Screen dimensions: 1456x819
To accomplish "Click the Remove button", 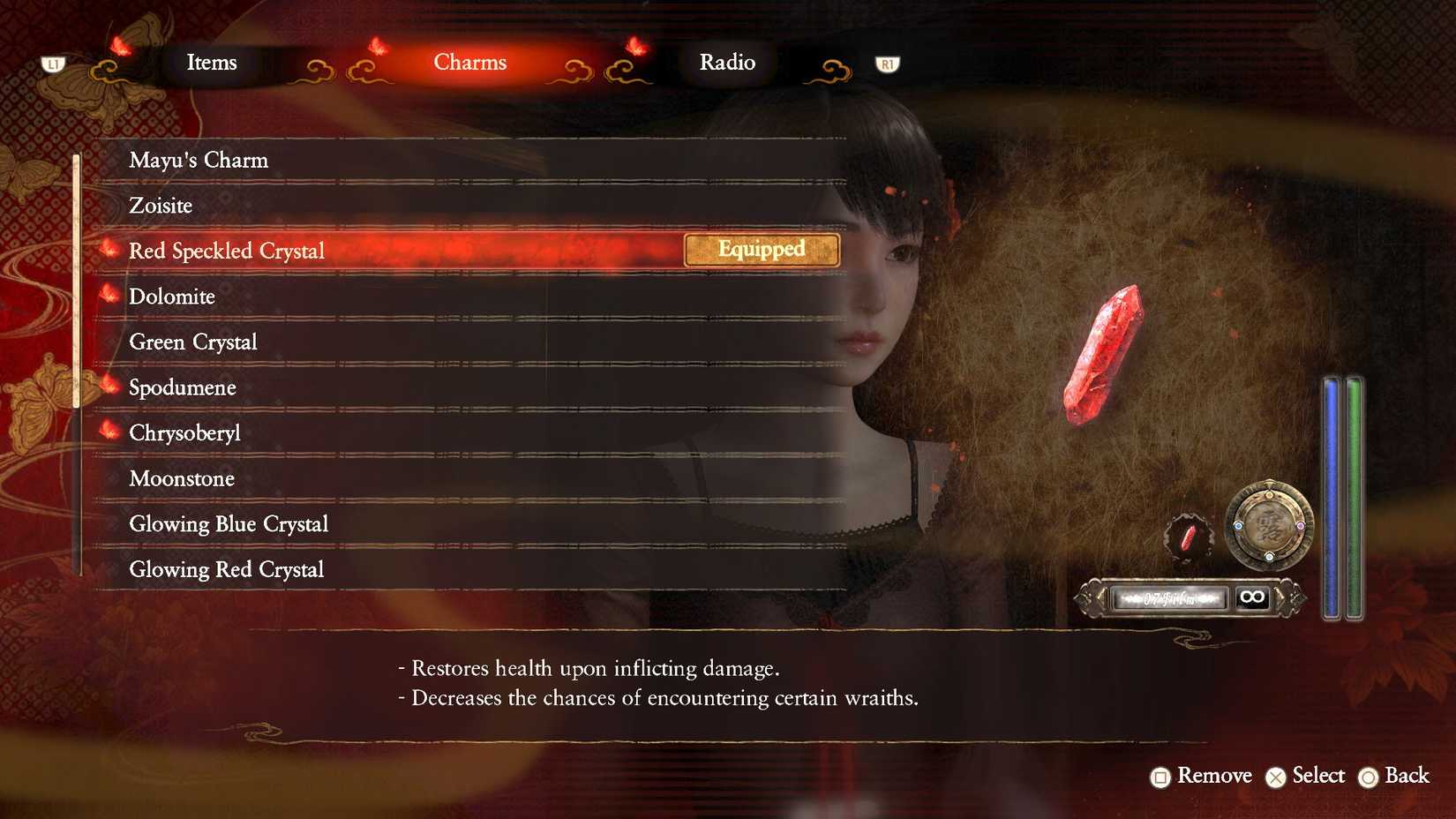I will pos(1215,777).
